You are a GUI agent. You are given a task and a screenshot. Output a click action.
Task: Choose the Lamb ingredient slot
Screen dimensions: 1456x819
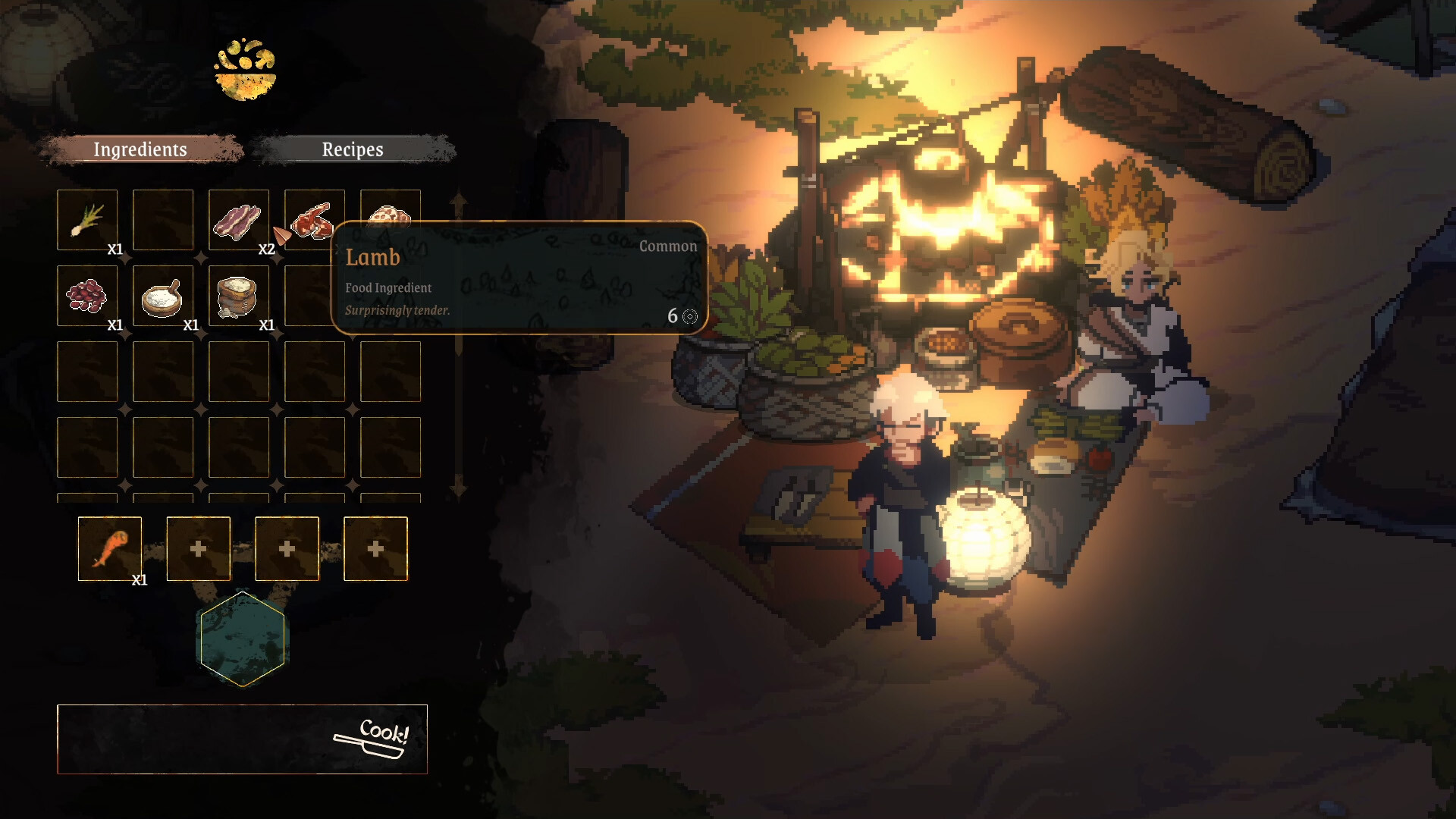pos(313,218)
